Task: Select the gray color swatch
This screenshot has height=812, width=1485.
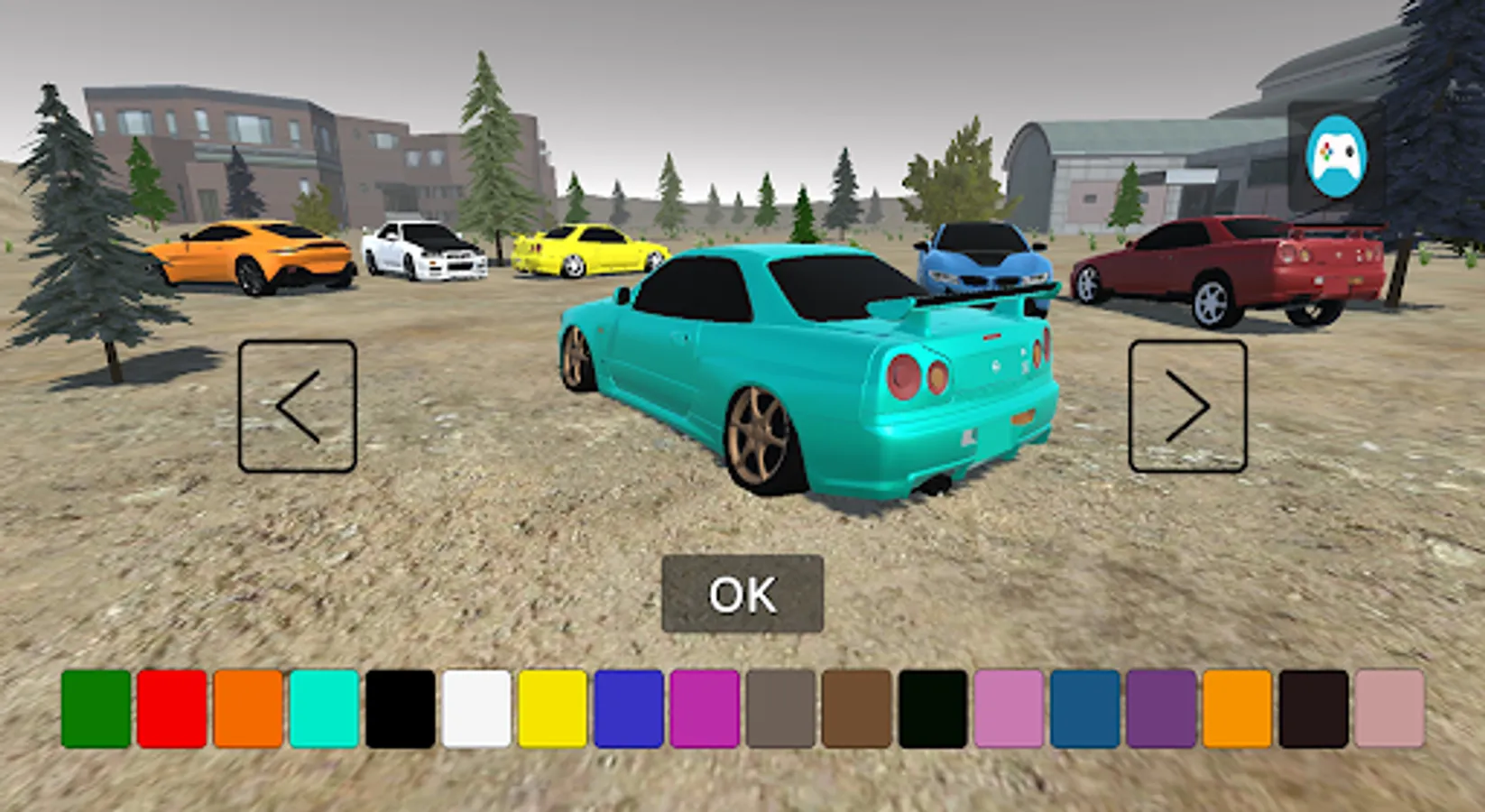Action: (780, 708)
